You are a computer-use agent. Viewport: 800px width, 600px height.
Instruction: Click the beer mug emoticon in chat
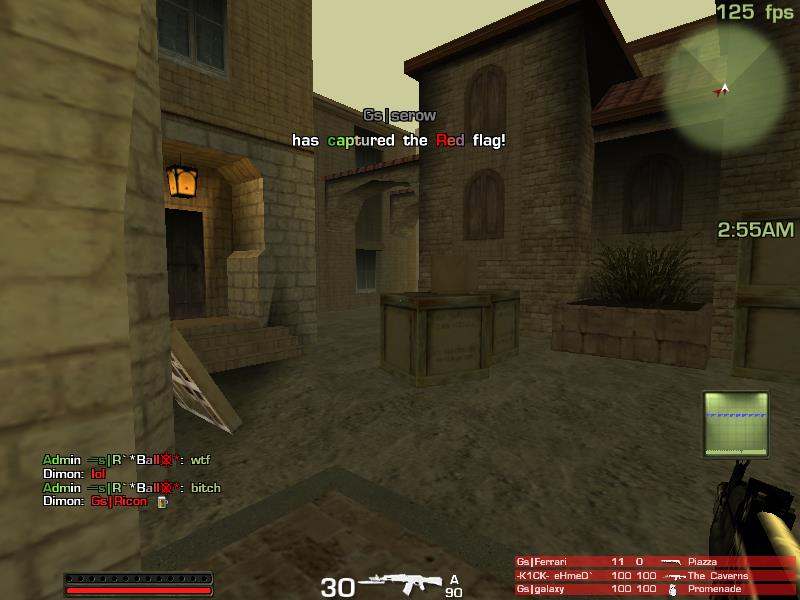pyautogui.click(x=161, y=501)
